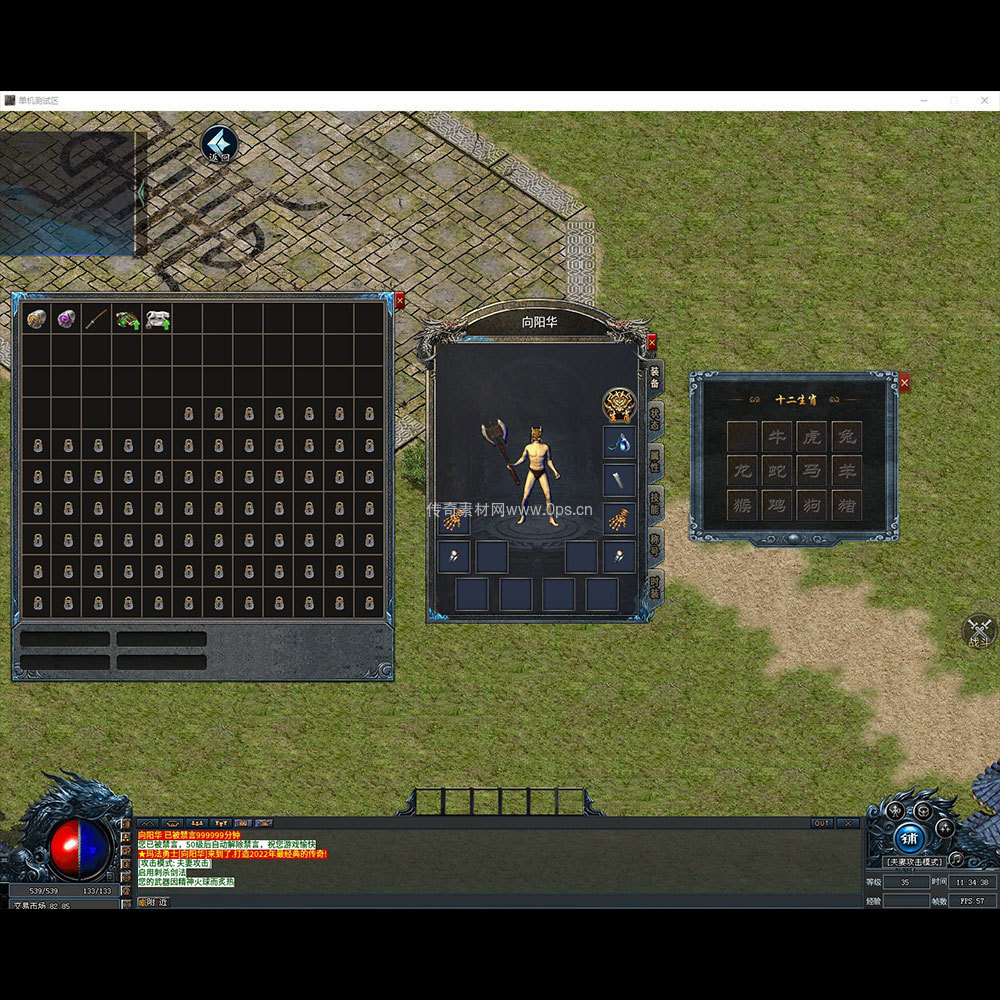
Task: Click the OUT button on chat bar
Action: click(822, 823)
